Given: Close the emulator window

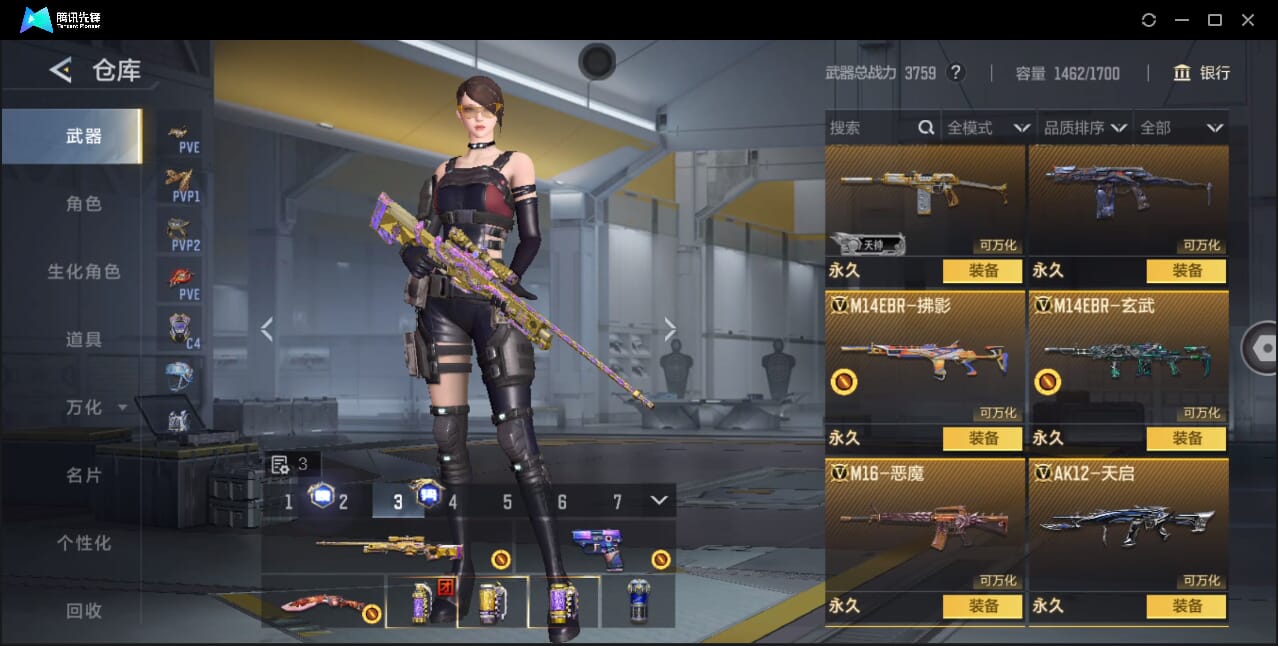Looking at the screenshot, I should 1247,20.
